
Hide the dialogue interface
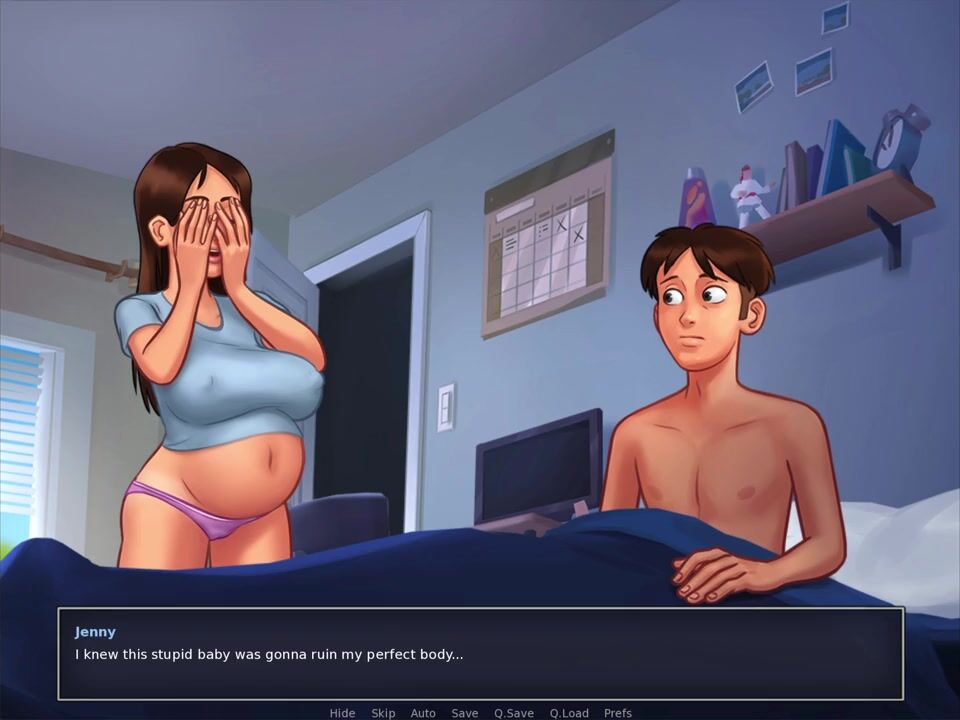(342, 713)
